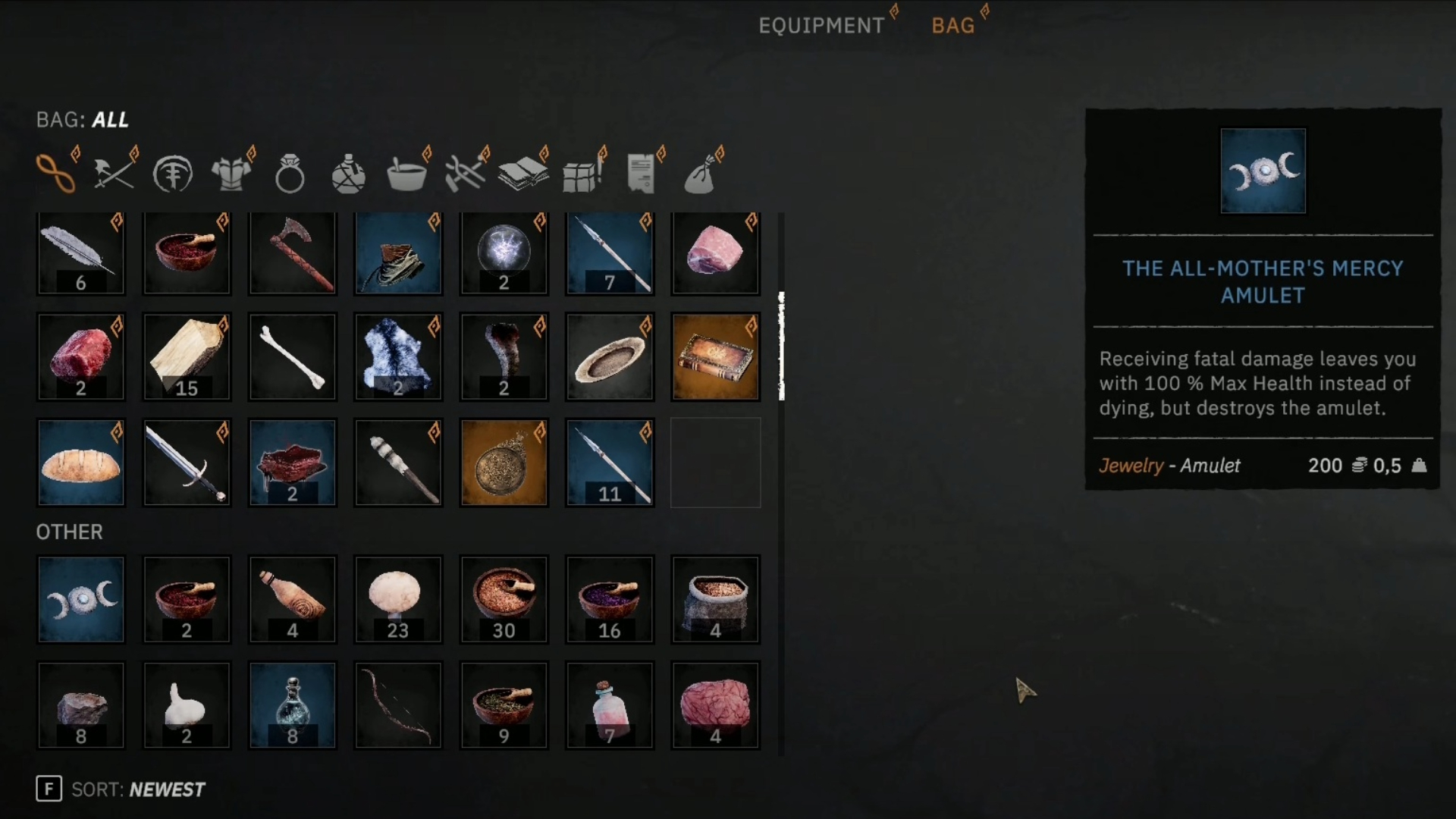
Task: Select the orange book item slot
Action: click(x=715, y=357)
